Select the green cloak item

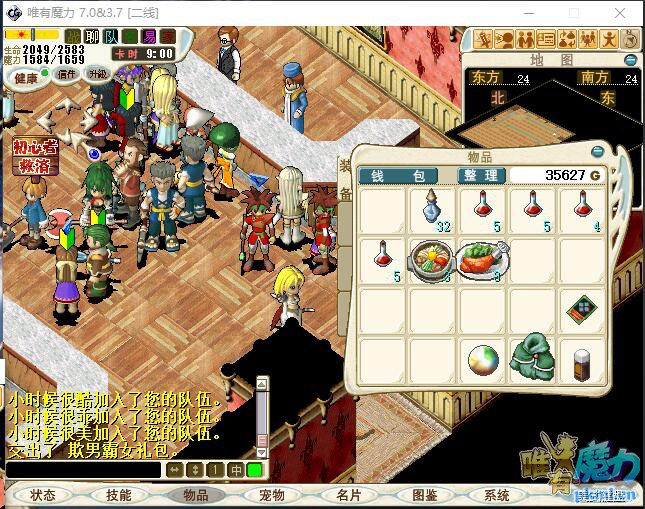click(x=532, y=358)
